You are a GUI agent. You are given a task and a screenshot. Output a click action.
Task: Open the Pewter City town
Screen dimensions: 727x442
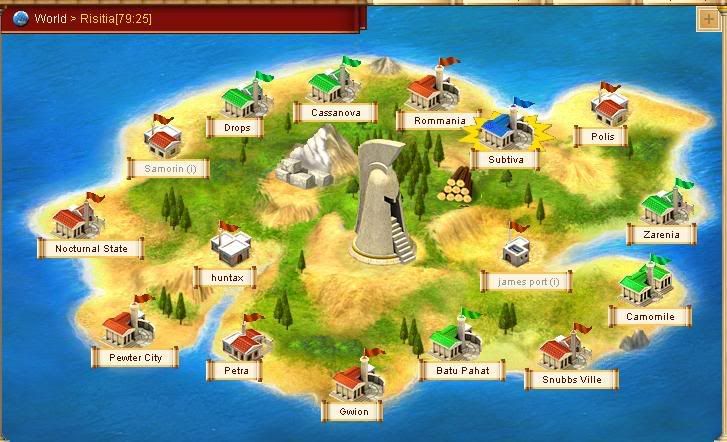click(135, 356)
